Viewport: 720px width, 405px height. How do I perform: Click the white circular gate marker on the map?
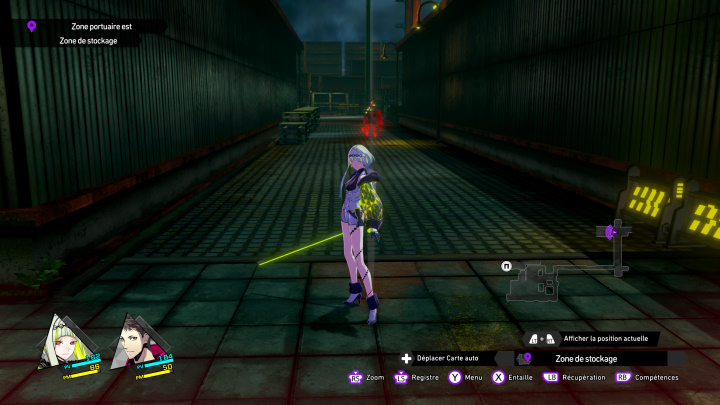[507, 266]
